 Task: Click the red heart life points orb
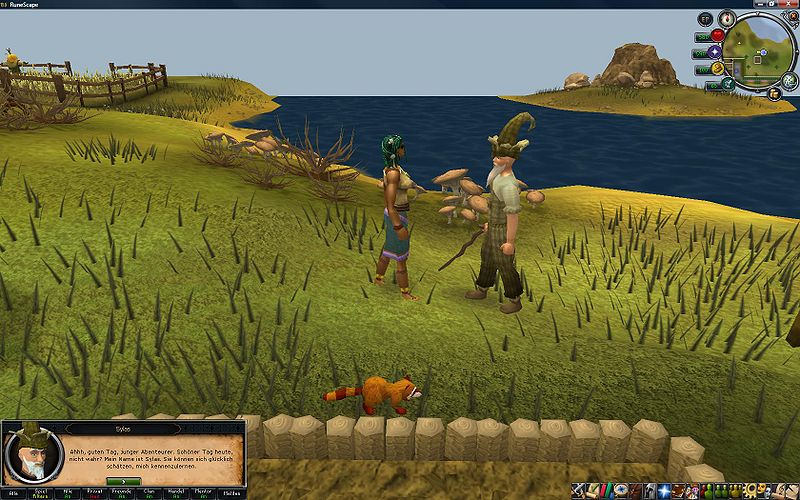coord(717,35)
